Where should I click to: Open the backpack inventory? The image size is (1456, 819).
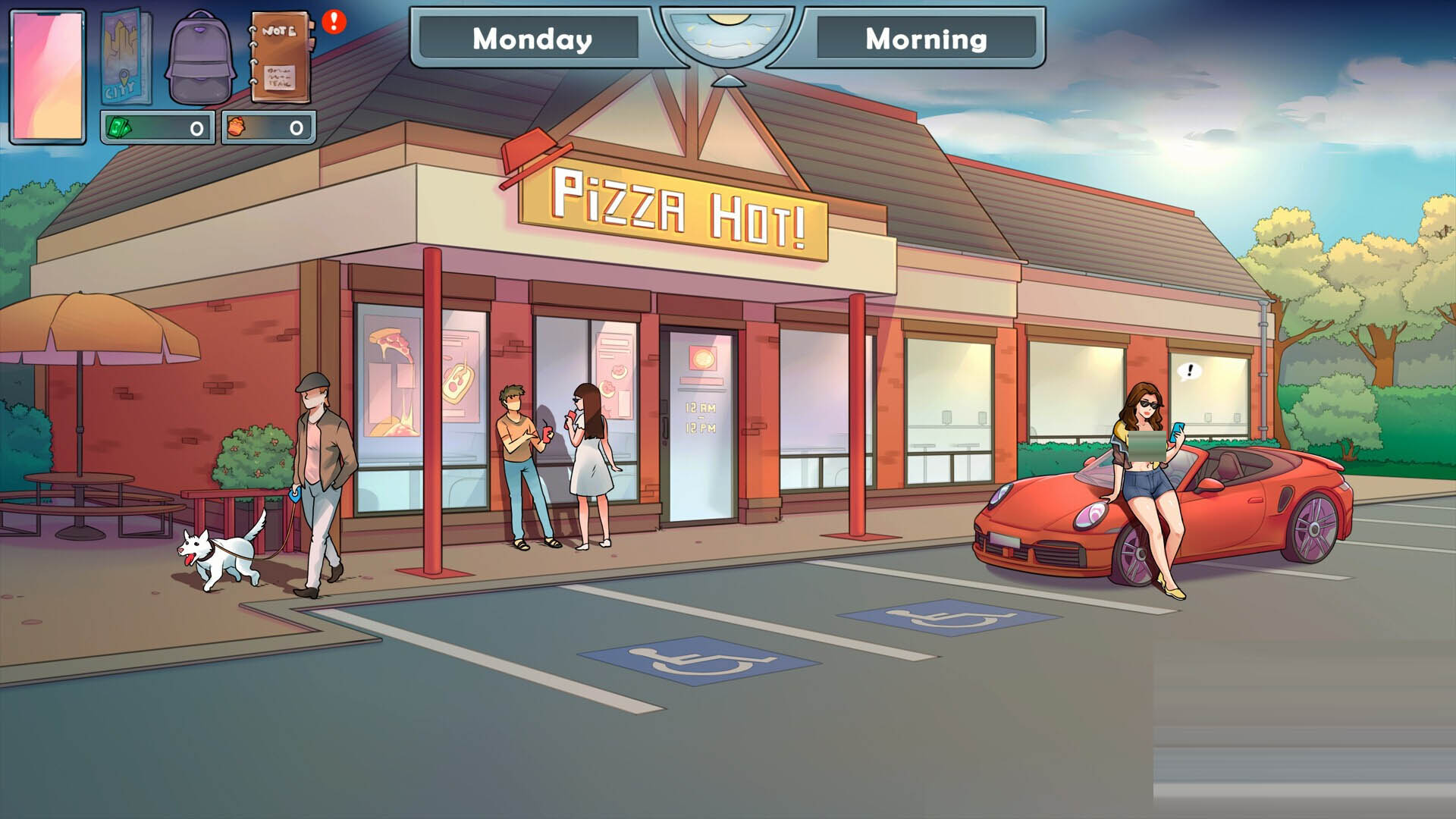[x=199, y=59]
